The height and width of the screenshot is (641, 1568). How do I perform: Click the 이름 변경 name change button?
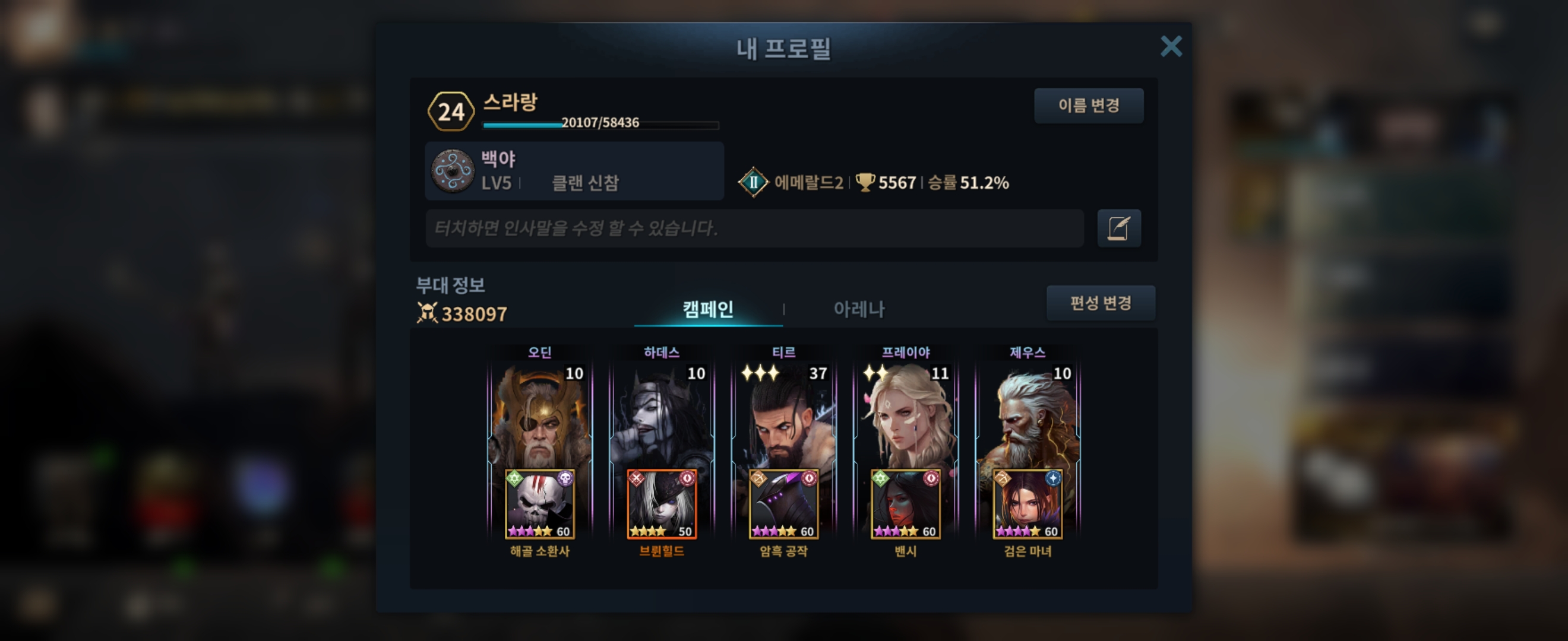pos(1088,106)
